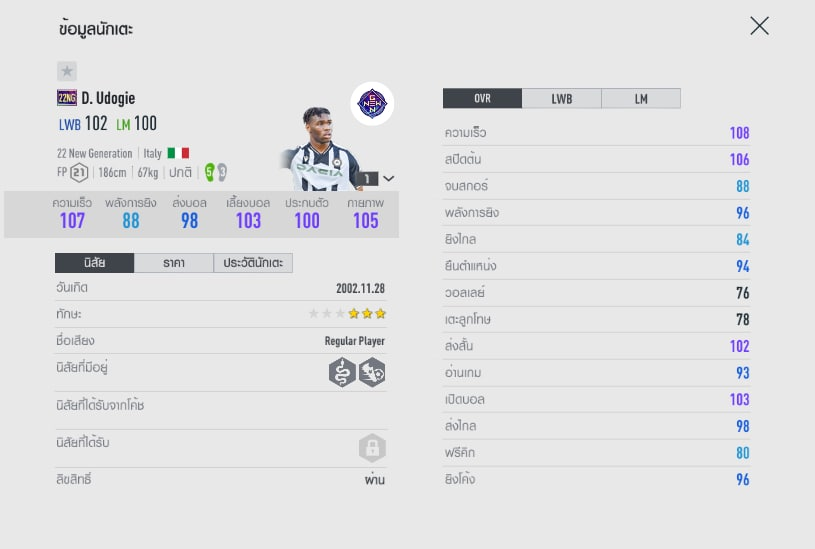Select the LM position tab
Image resolution: width=815 pixels, height=549 pixels.
tap(641, 98)
